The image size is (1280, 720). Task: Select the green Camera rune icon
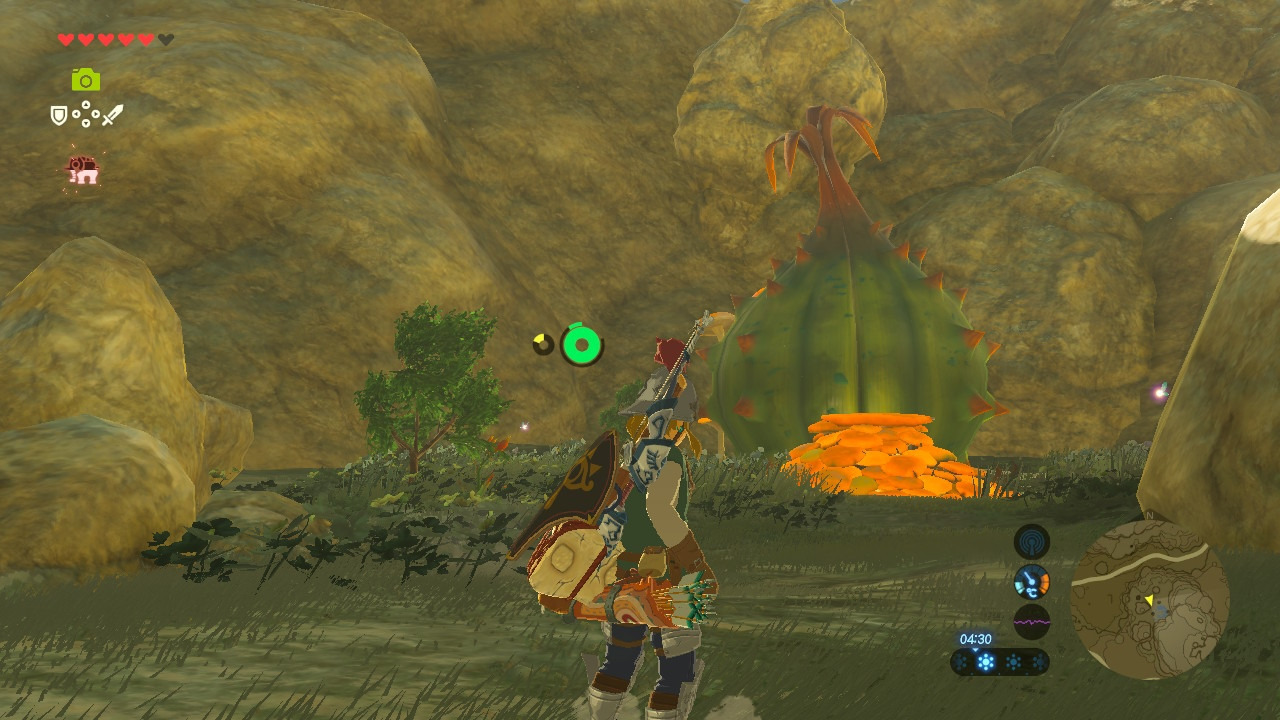coord(86,80)
